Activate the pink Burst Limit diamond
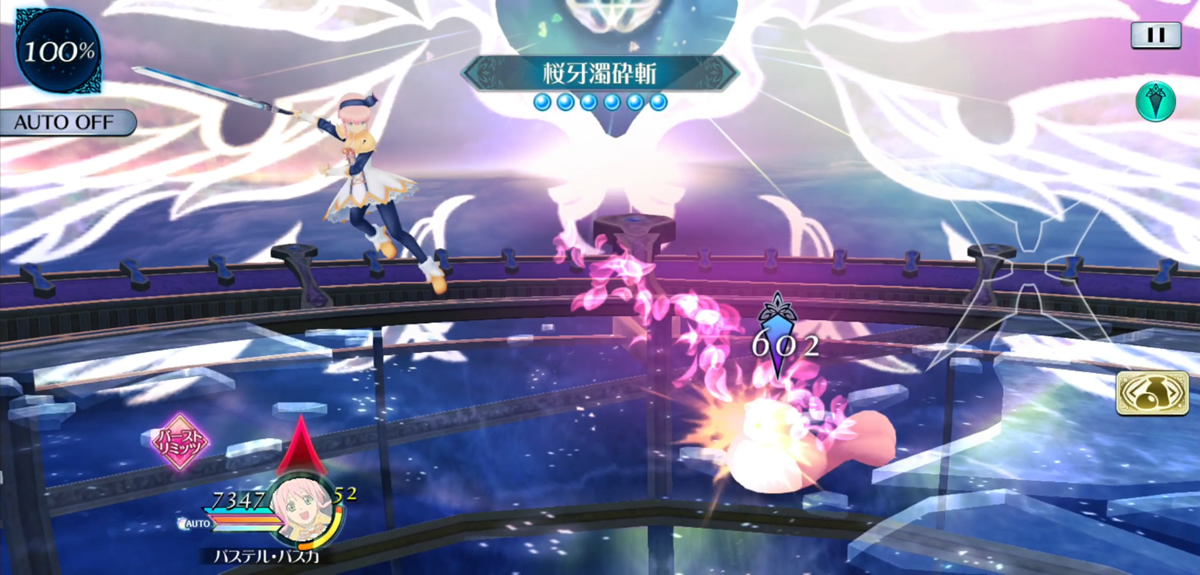Screen dimensions: 1200x575 click(x=180, y=442)
